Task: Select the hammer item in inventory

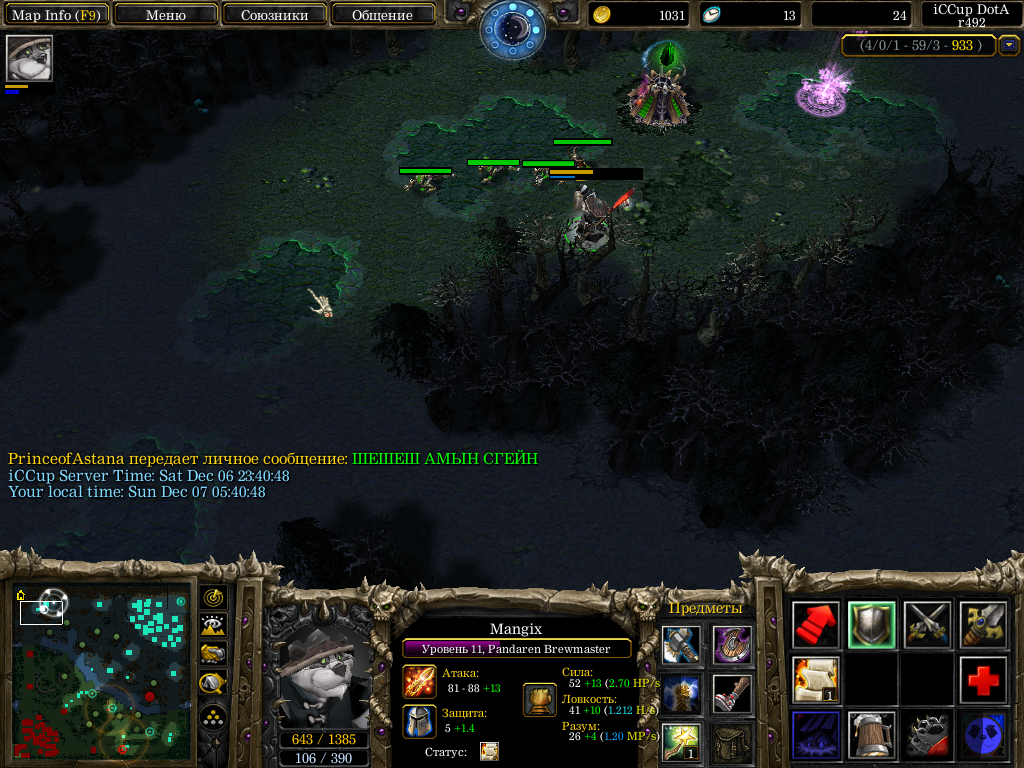Action: pyautogui.click(x=681, y=645)
